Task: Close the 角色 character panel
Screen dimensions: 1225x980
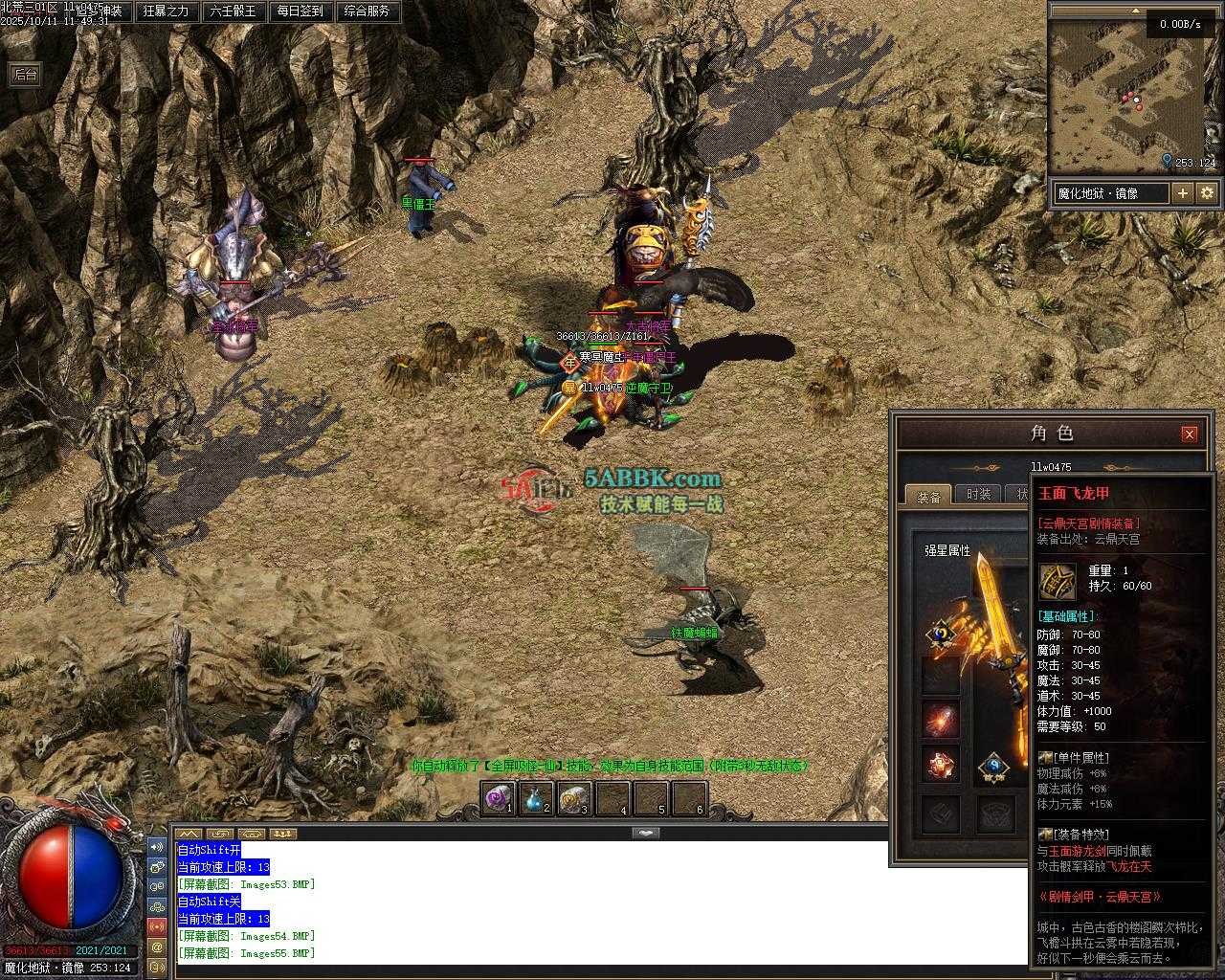Action: [1189, 434]
